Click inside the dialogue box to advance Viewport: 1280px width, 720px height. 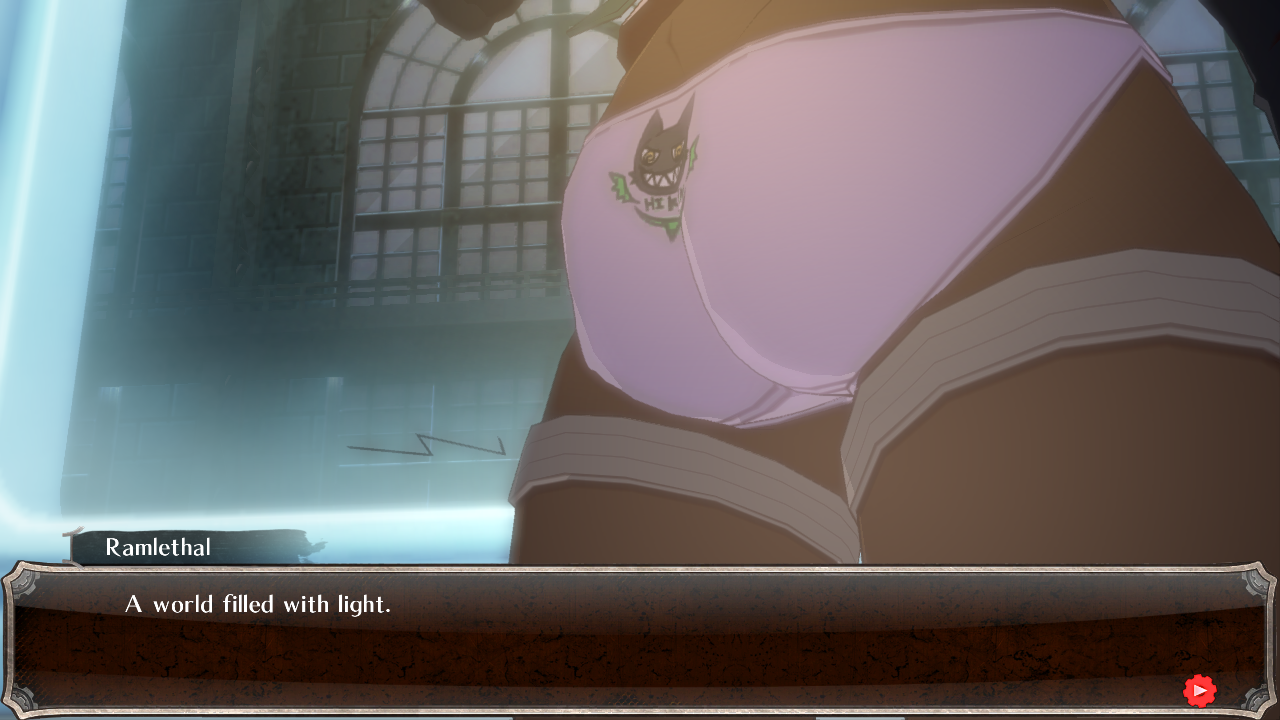click(x=640, y=640)
